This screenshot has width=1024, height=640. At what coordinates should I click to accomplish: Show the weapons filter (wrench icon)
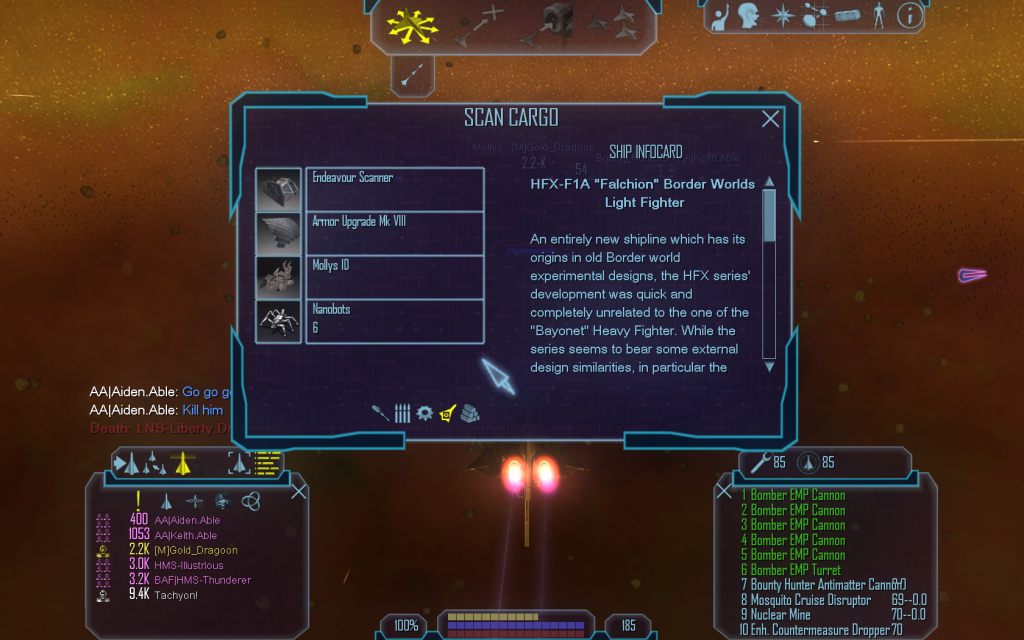[381, 413]
